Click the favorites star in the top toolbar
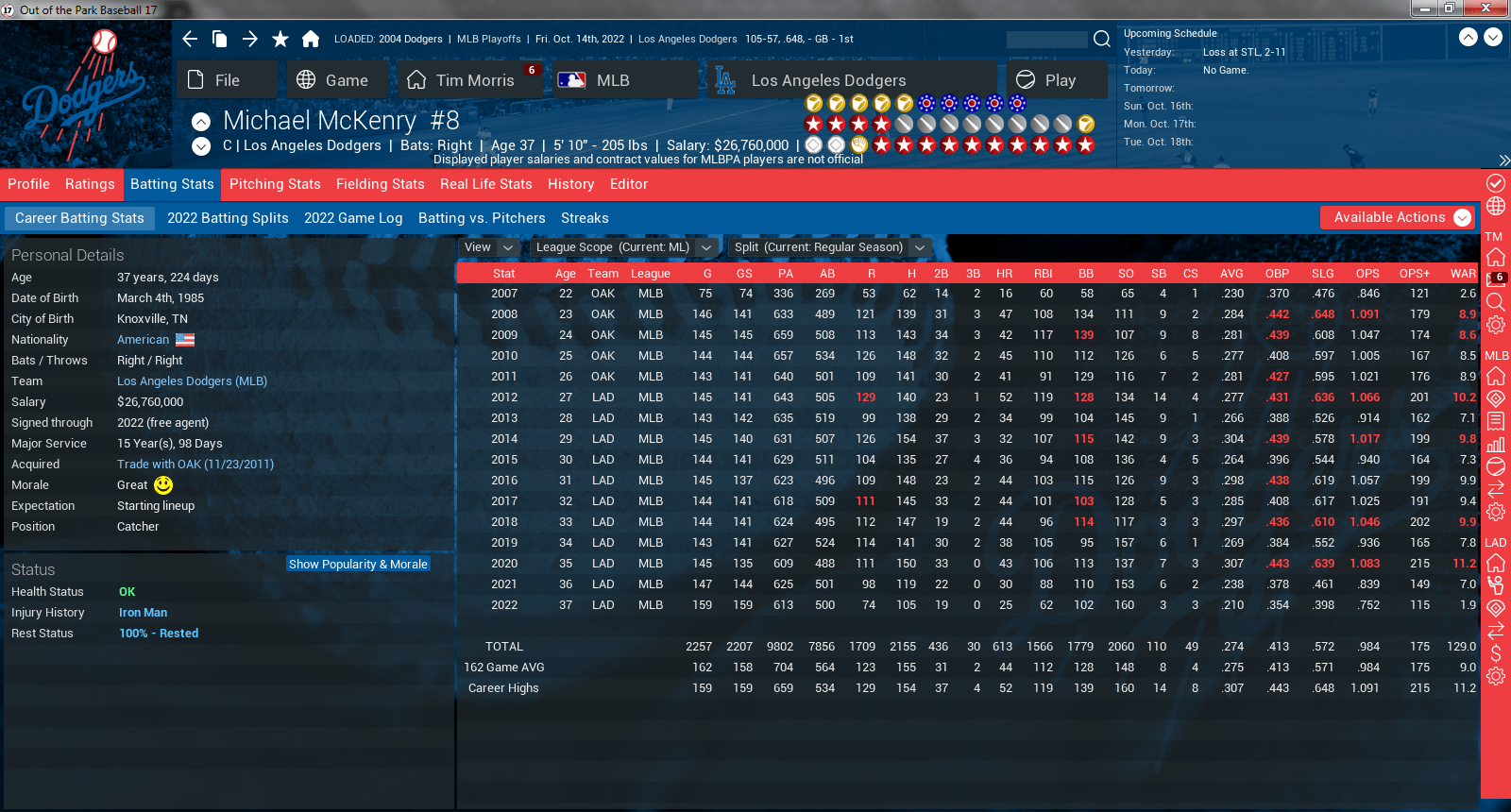This screenshot has width=1511, height=812. click(280, 39)
